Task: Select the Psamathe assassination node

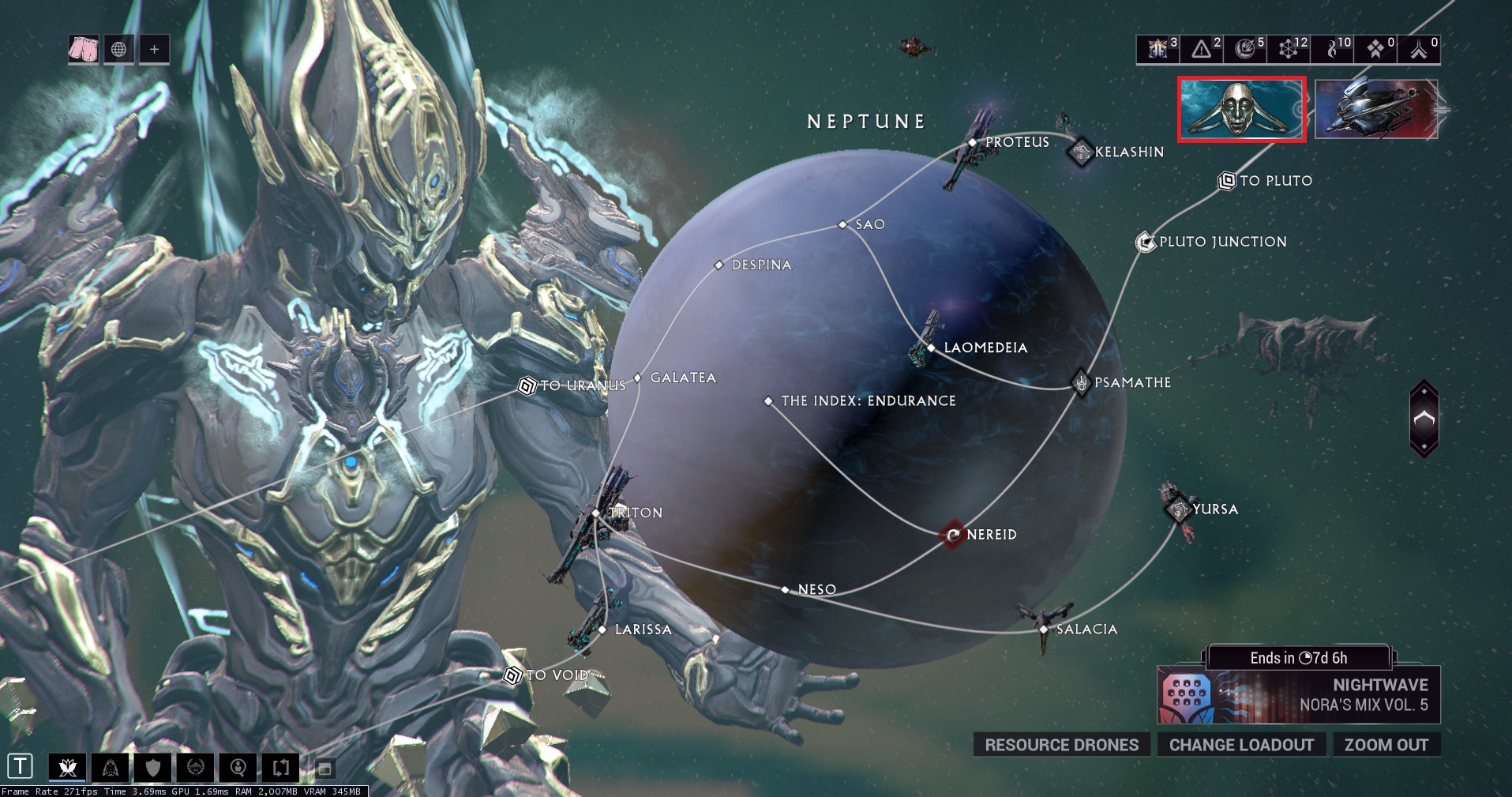Action: [x=1081, y=382]
